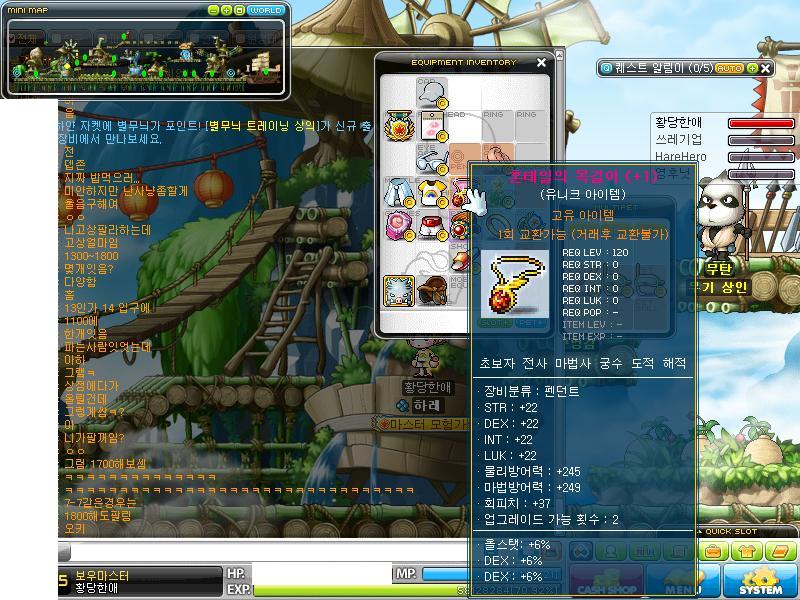
Task: Click the minimap's square toggle button
Action: (239, 10)
